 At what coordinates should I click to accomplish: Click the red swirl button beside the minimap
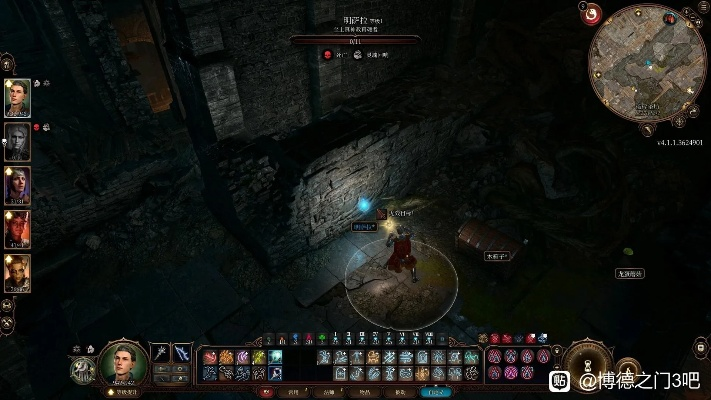(x=590, y=14)
